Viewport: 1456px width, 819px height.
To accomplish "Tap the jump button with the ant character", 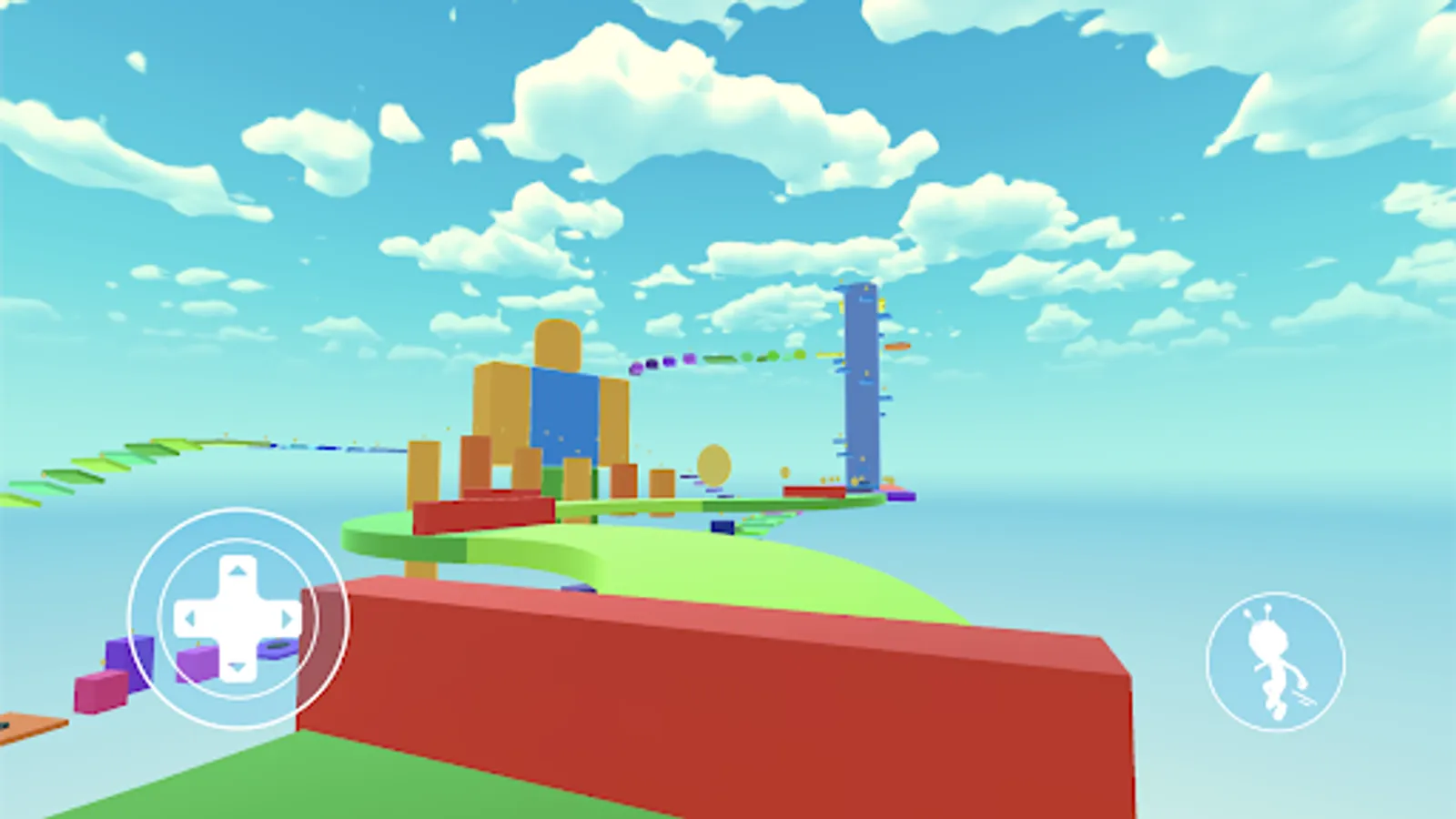I will click(x=1273, y=662).
